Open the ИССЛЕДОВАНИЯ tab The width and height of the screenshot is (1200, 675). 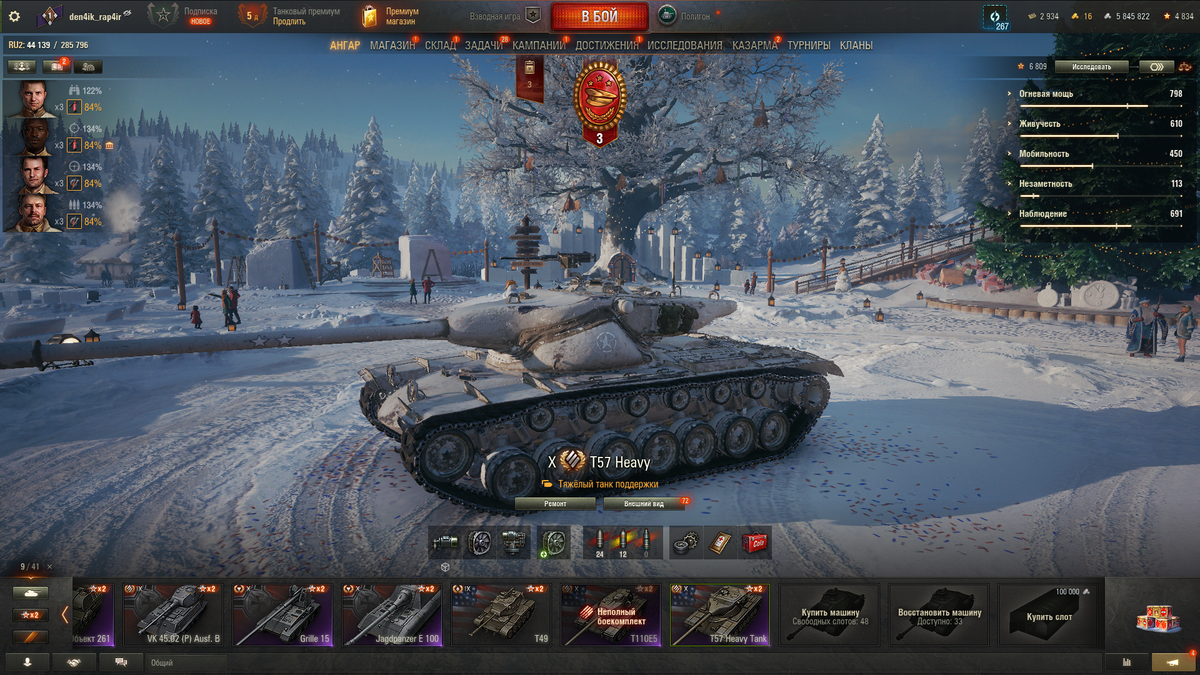(x=685, y=45)
